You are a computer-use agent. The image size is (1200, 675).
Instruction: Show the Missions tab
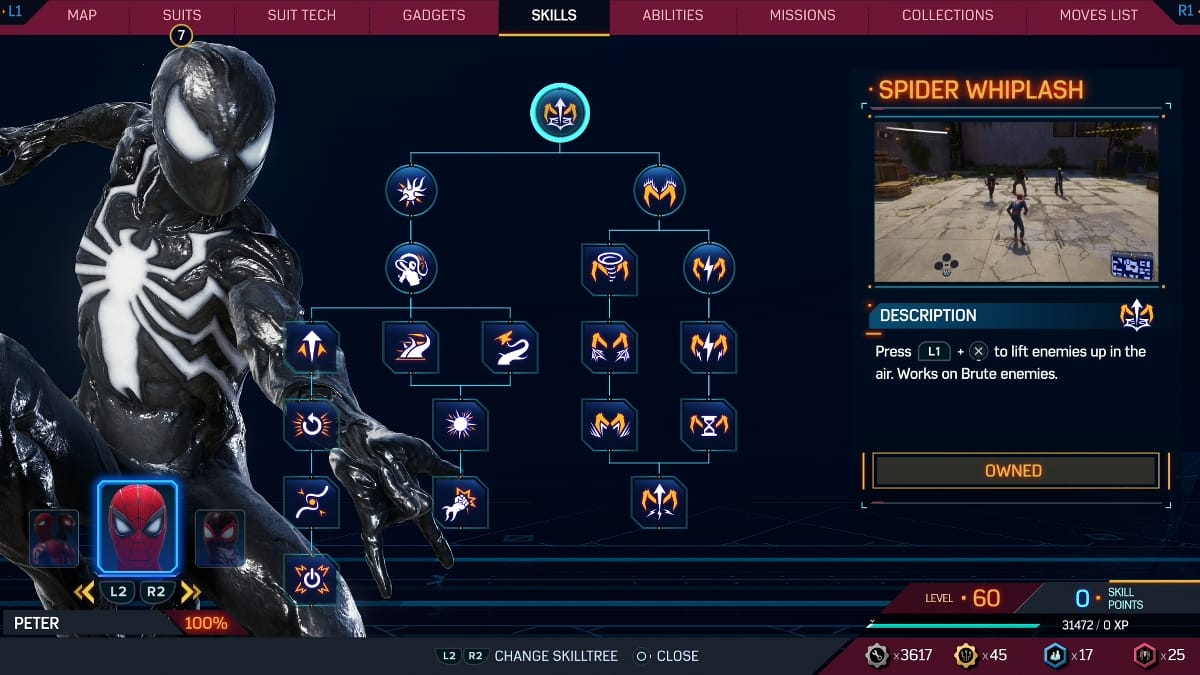[x=802, y=16]
